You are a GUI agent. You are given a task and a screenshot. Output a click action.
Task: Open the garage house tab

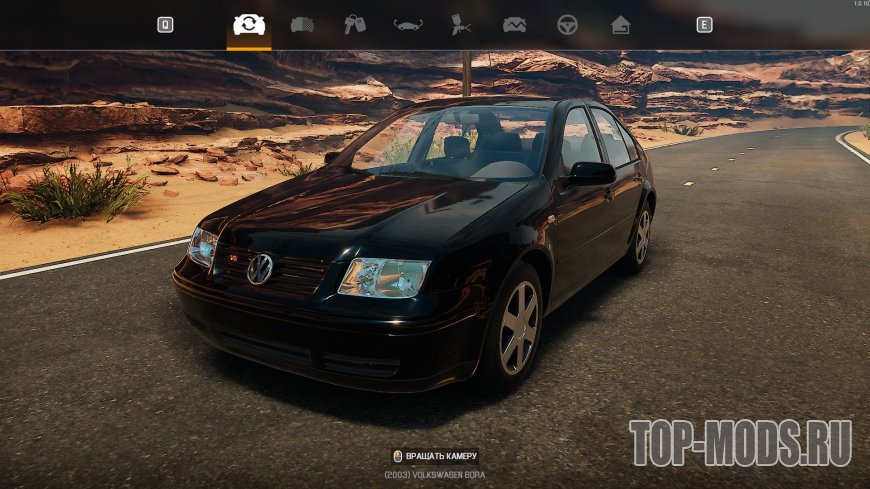coord(620,25)
